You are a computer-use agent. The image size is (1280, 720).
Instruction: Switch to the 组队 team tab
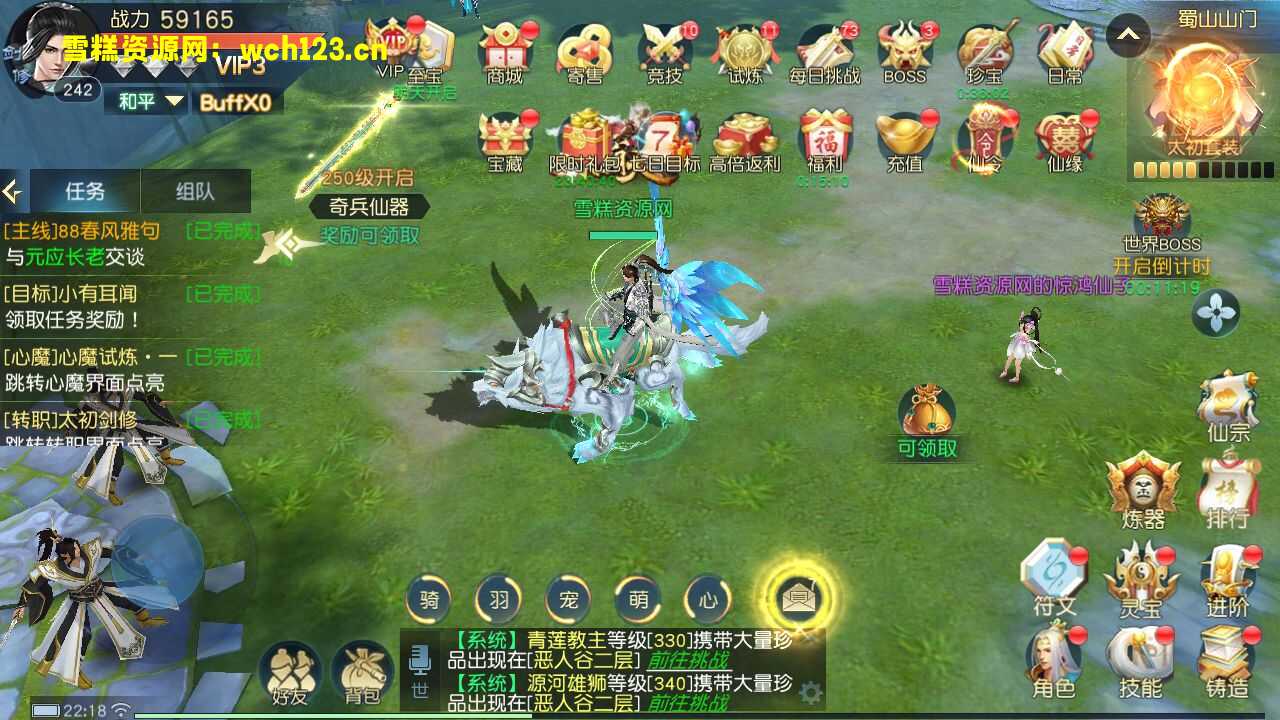[197, 189]
